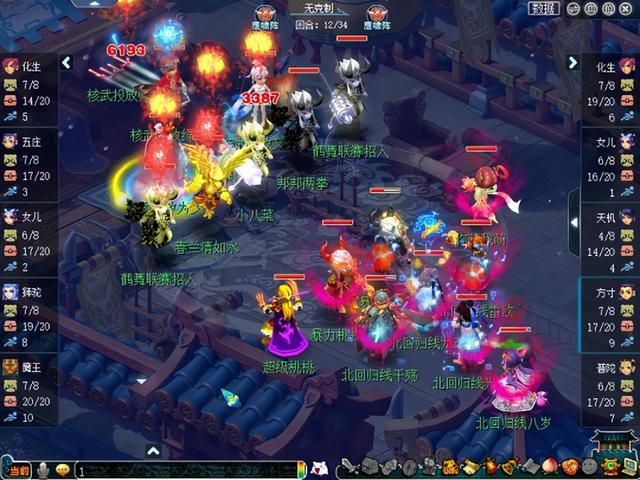
Task: Click the golden bell icon in the toolbar
Action: click(508, 467)
